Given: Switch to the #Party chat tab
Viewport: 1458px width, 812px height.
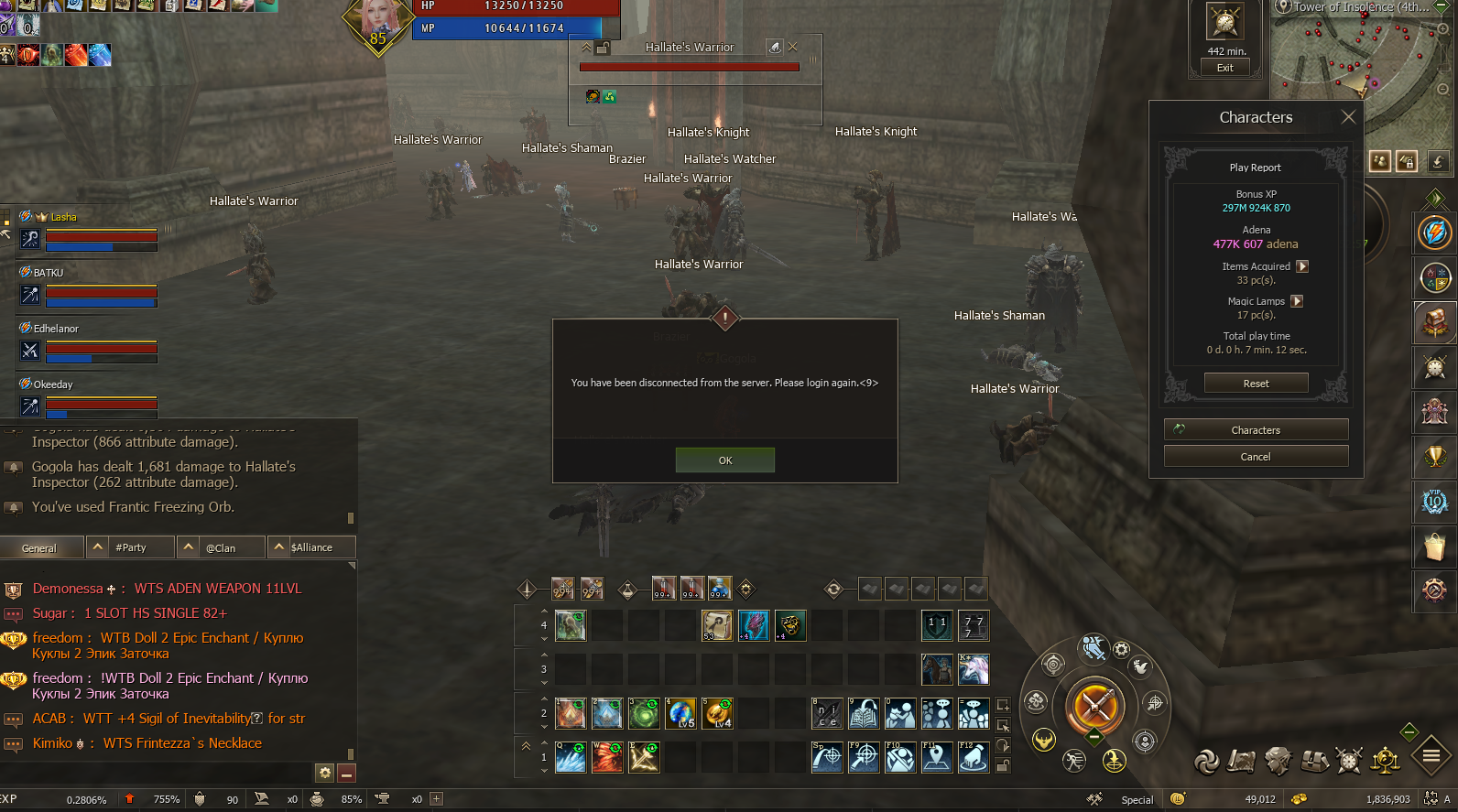Looking at the screenshot, I should click(x=131, y=547).
